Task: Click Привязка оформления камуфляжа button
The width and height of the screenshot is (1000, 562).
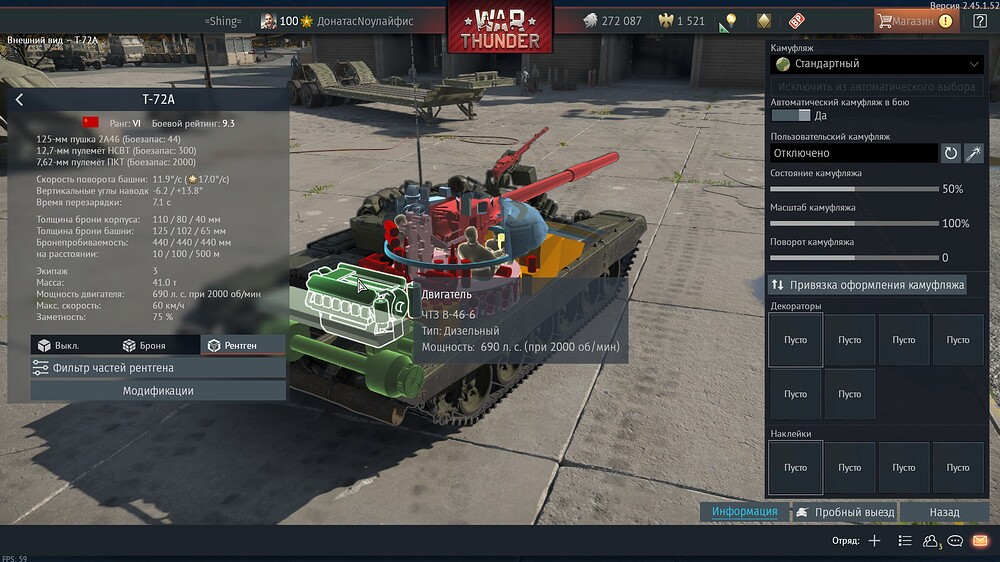Action: (866, 285)
